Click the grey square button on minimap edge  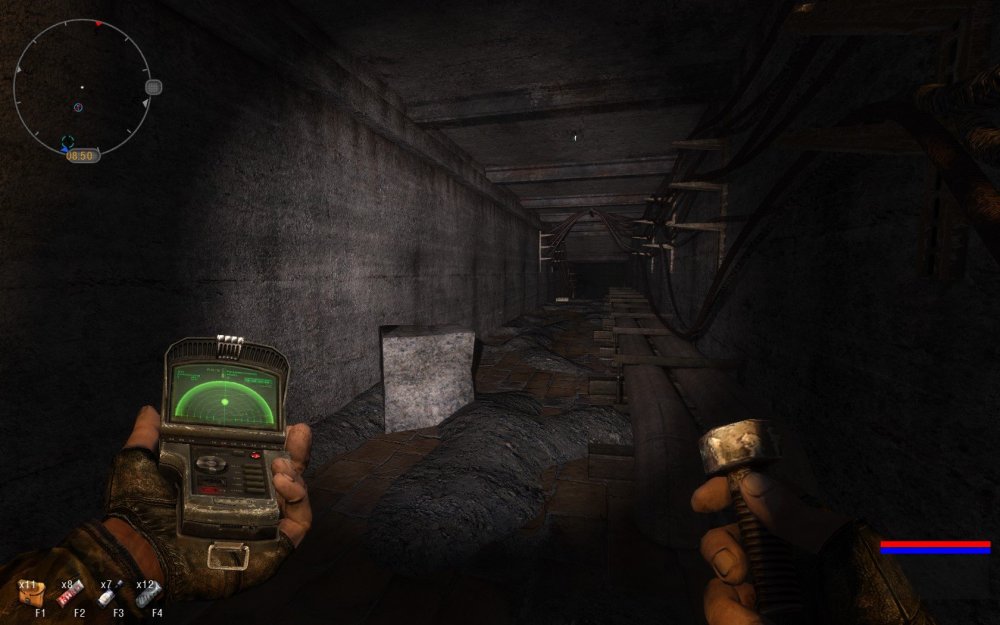click(153, 87)
